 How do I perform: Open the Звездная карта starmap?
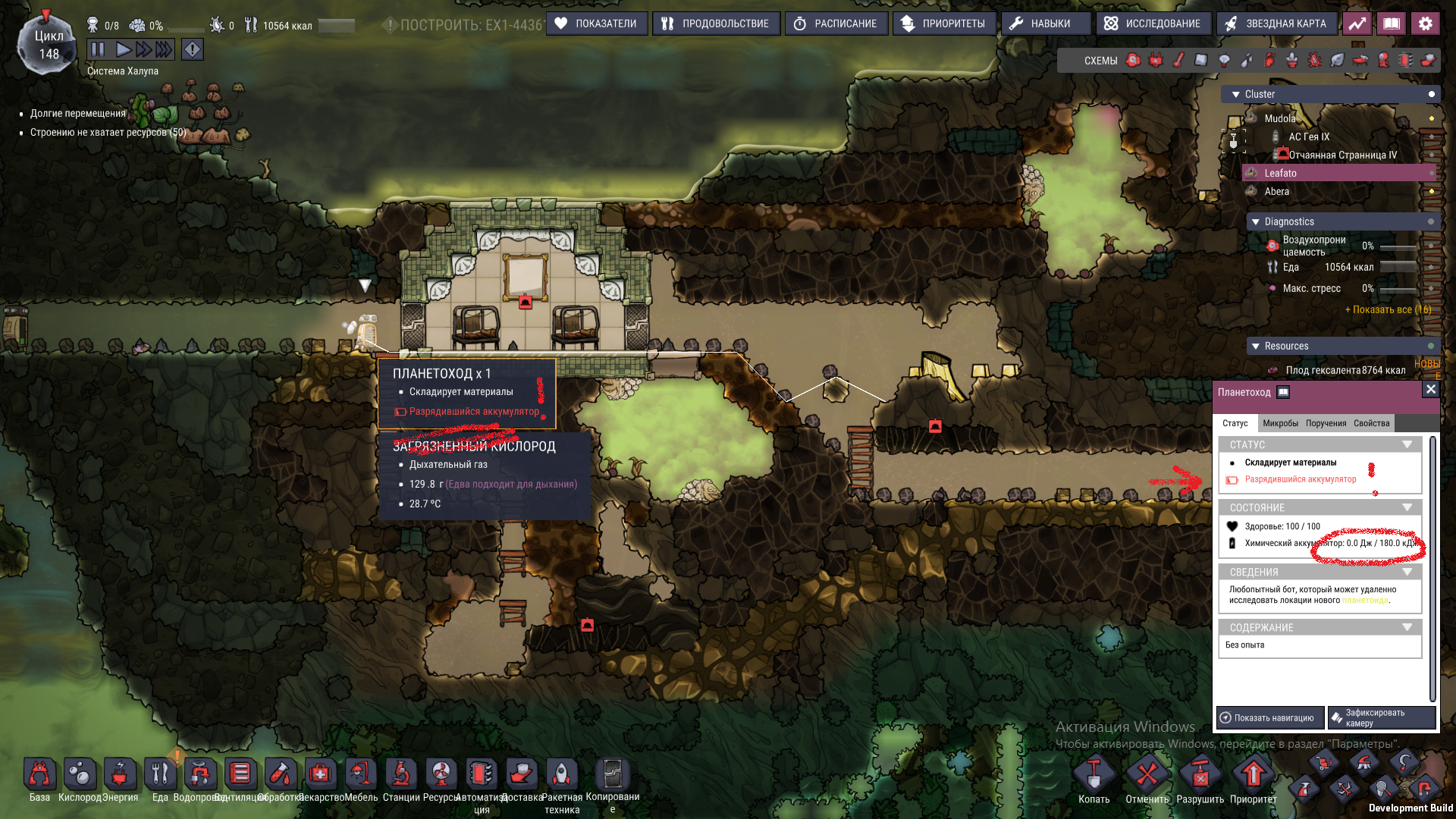point(1276,24)
